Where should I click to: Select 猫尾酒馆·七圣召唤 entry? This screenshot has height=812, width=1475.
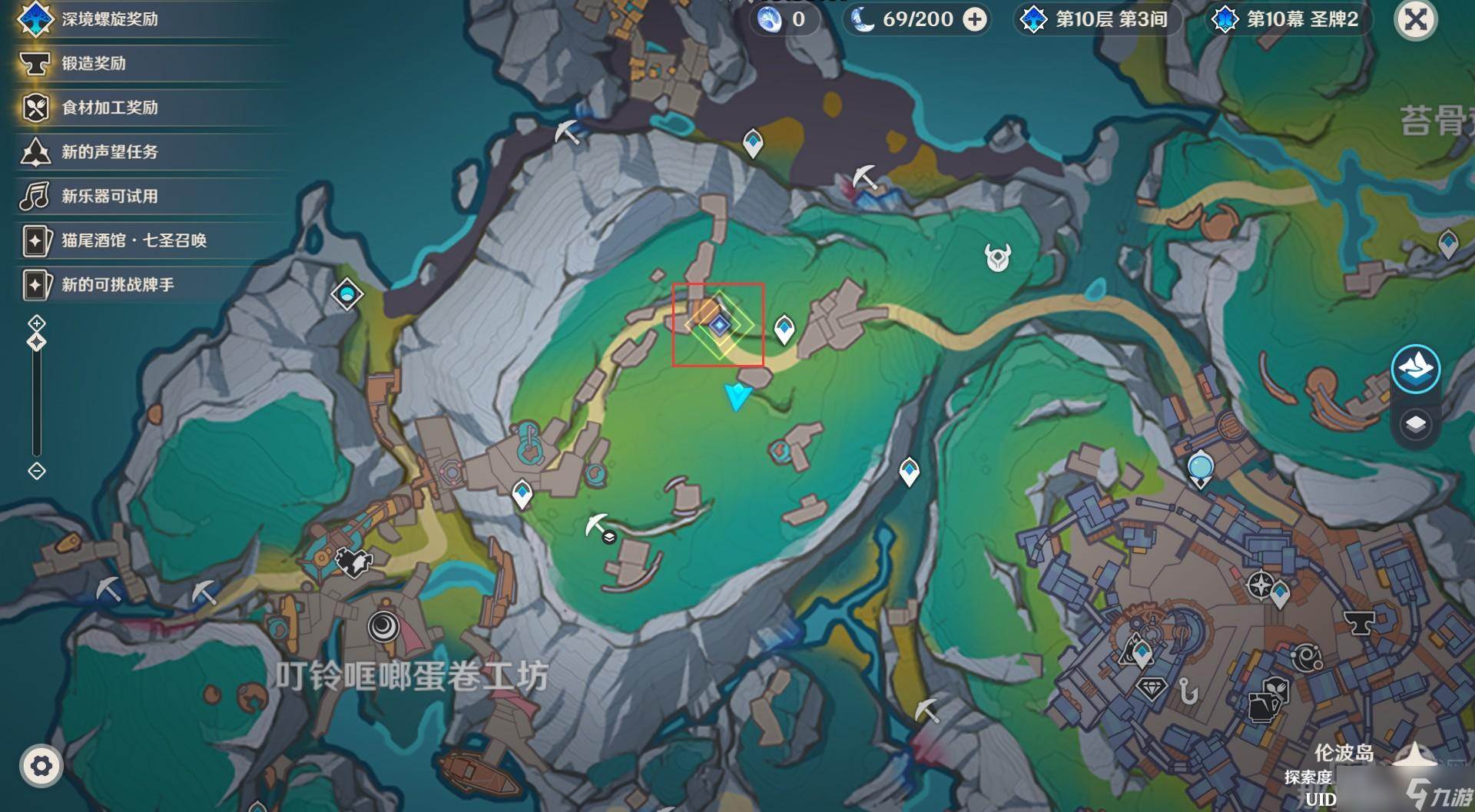click(x=134, y=240)
